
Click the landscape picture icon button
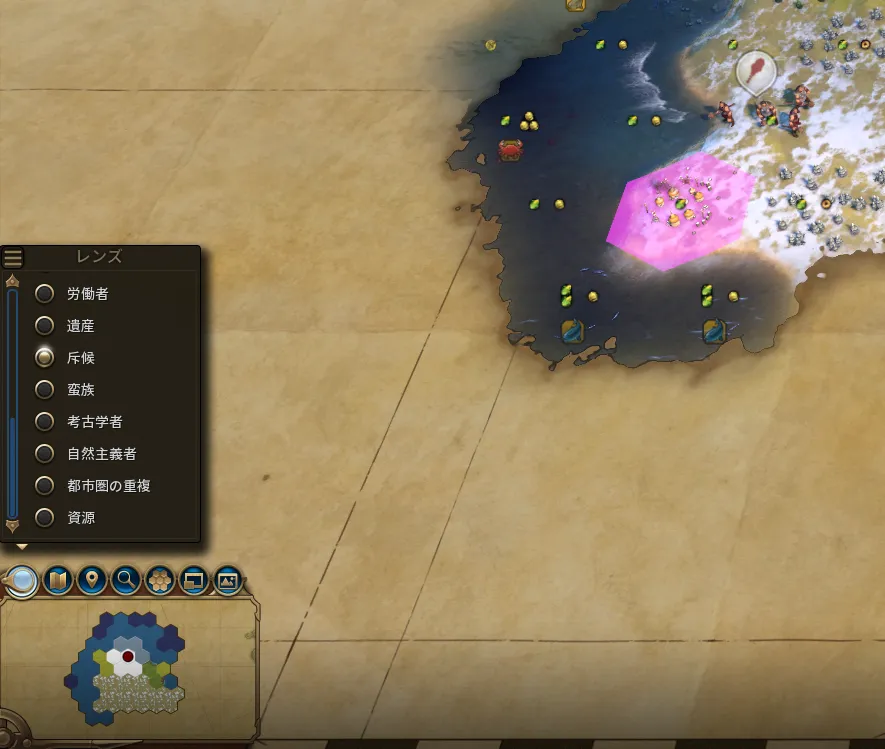pyautogui.click(x=229, y=580)
